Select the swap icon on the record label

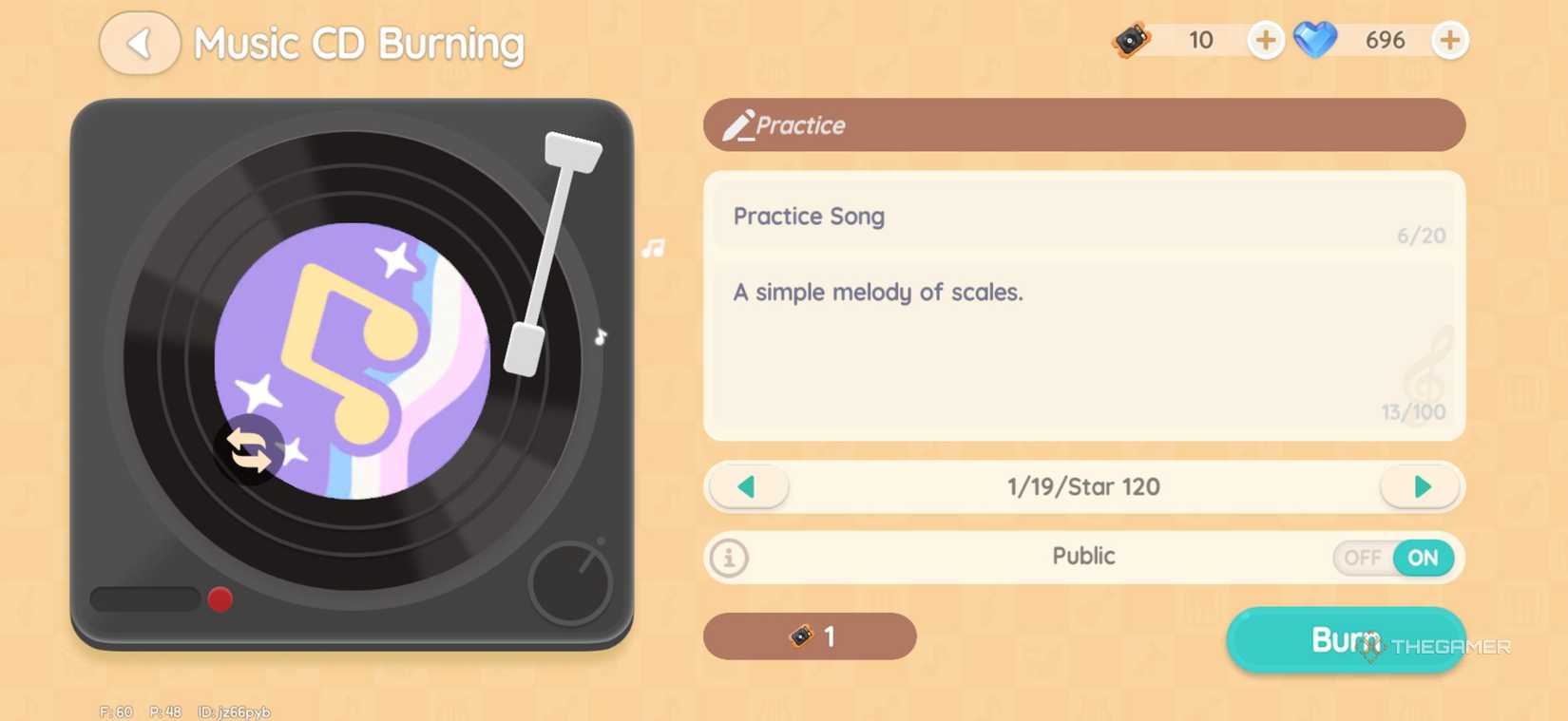tap(251, 448)
